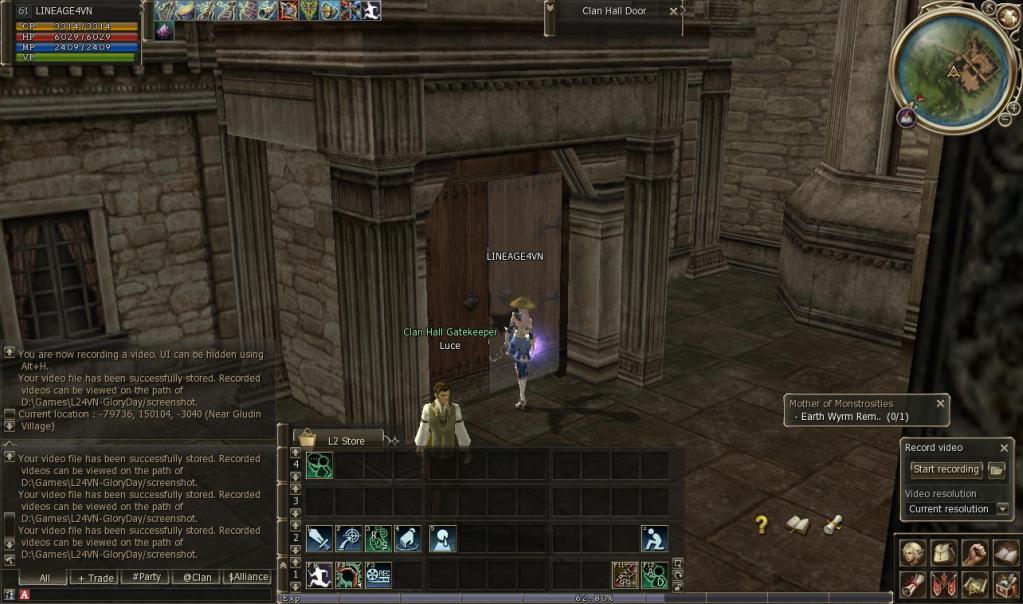The width and height of the screenshot is (1023, 604).
Task: Open the recorded videos folder icon
Action: 997,469
